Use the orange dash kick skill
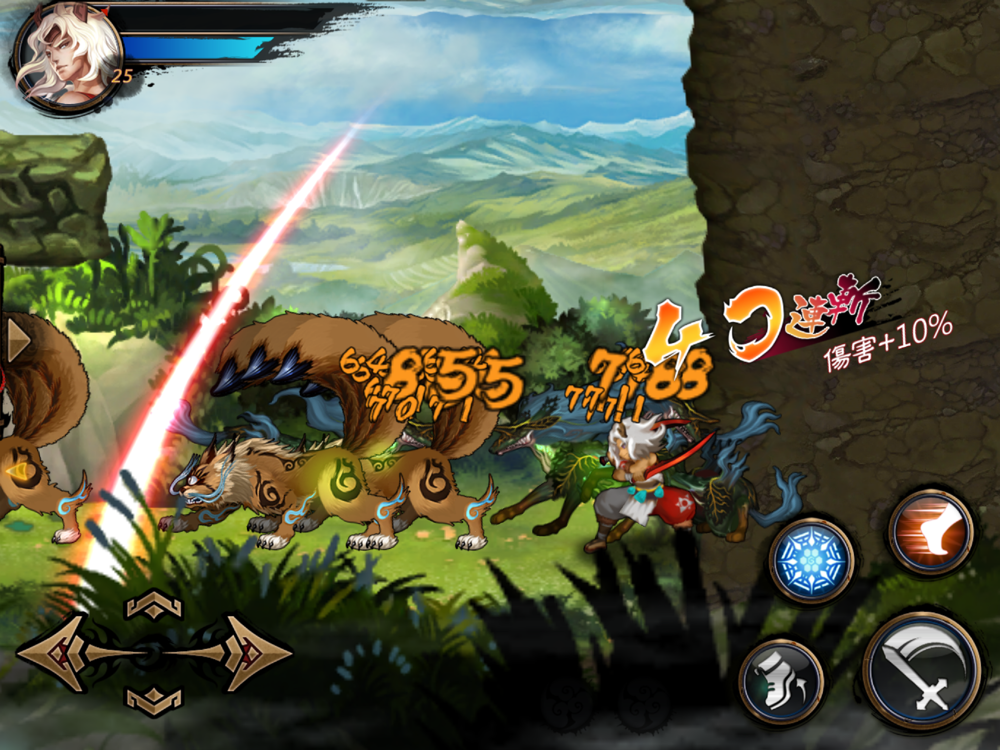The image size is (1000, 750). tap(931, 532)
